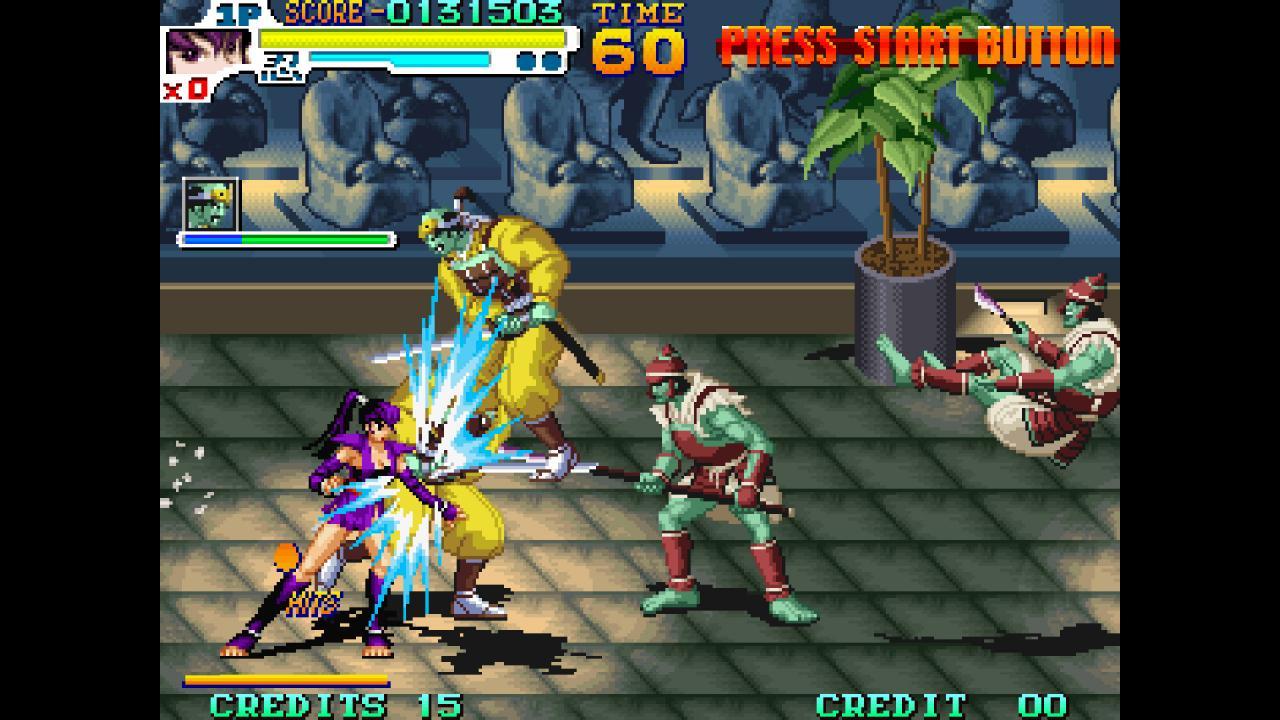Click the CREDITS 15 label
This screenshot has width=1280, height=720.
tap(300, 704)
